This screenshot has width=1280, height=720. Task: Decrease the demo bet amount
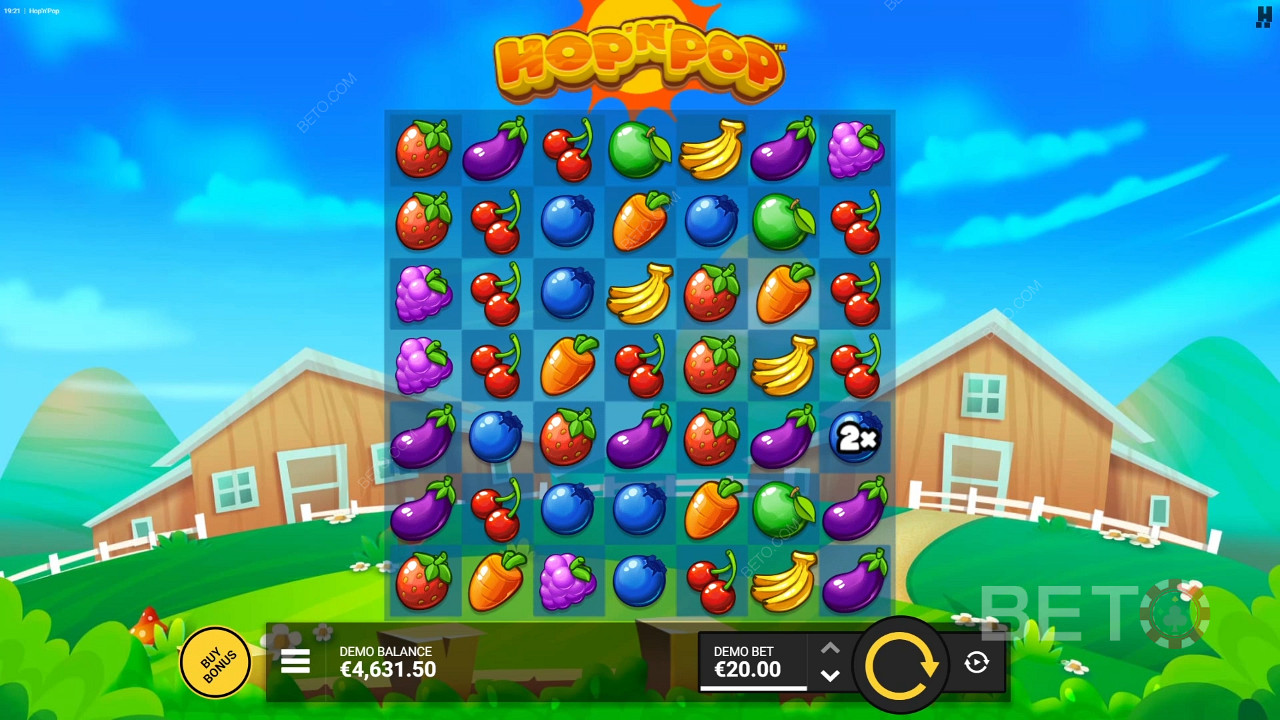pos(830,675)
